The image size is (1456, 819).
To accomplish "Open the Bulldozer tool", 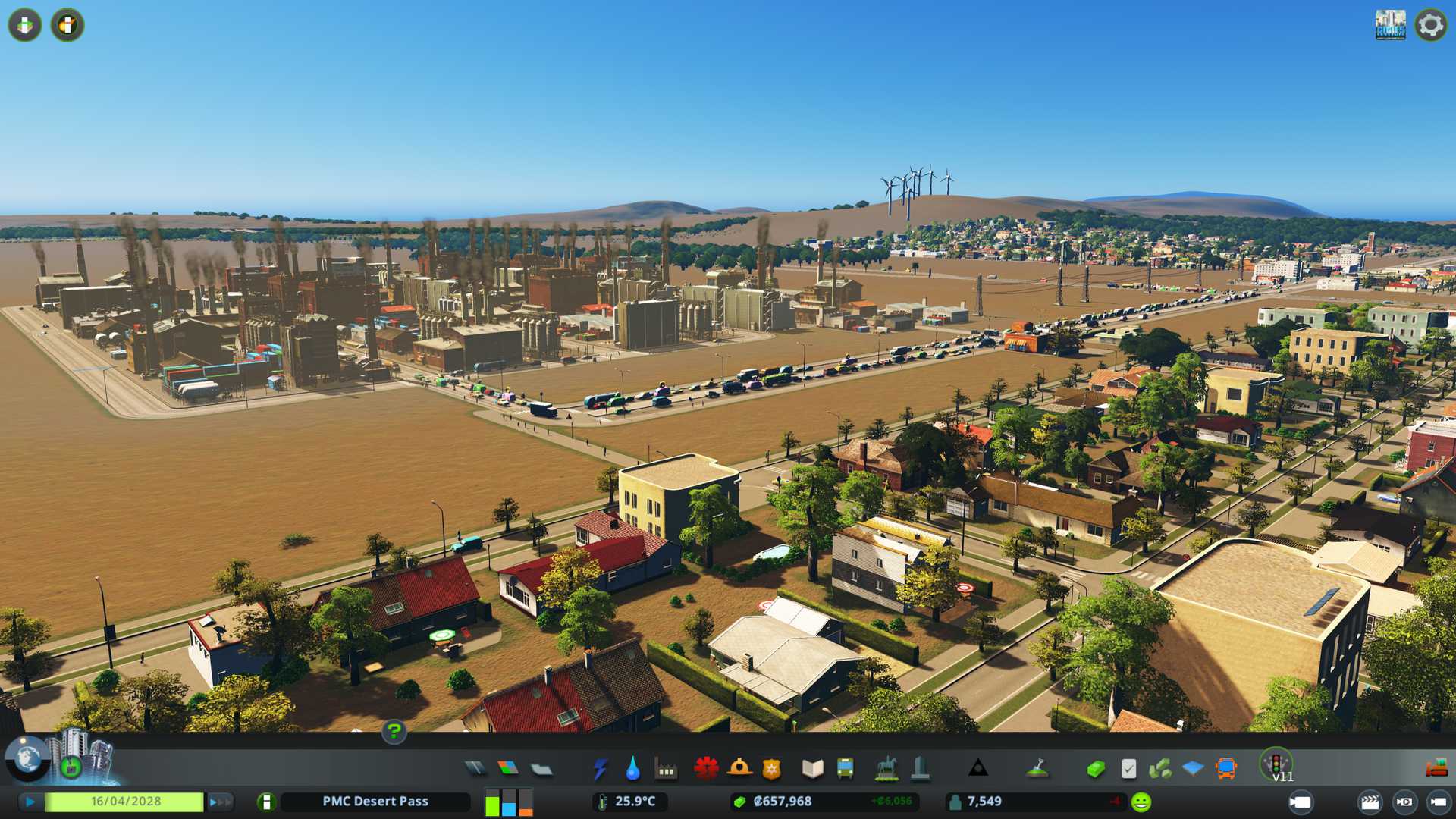I will (x=1436, y=769).
